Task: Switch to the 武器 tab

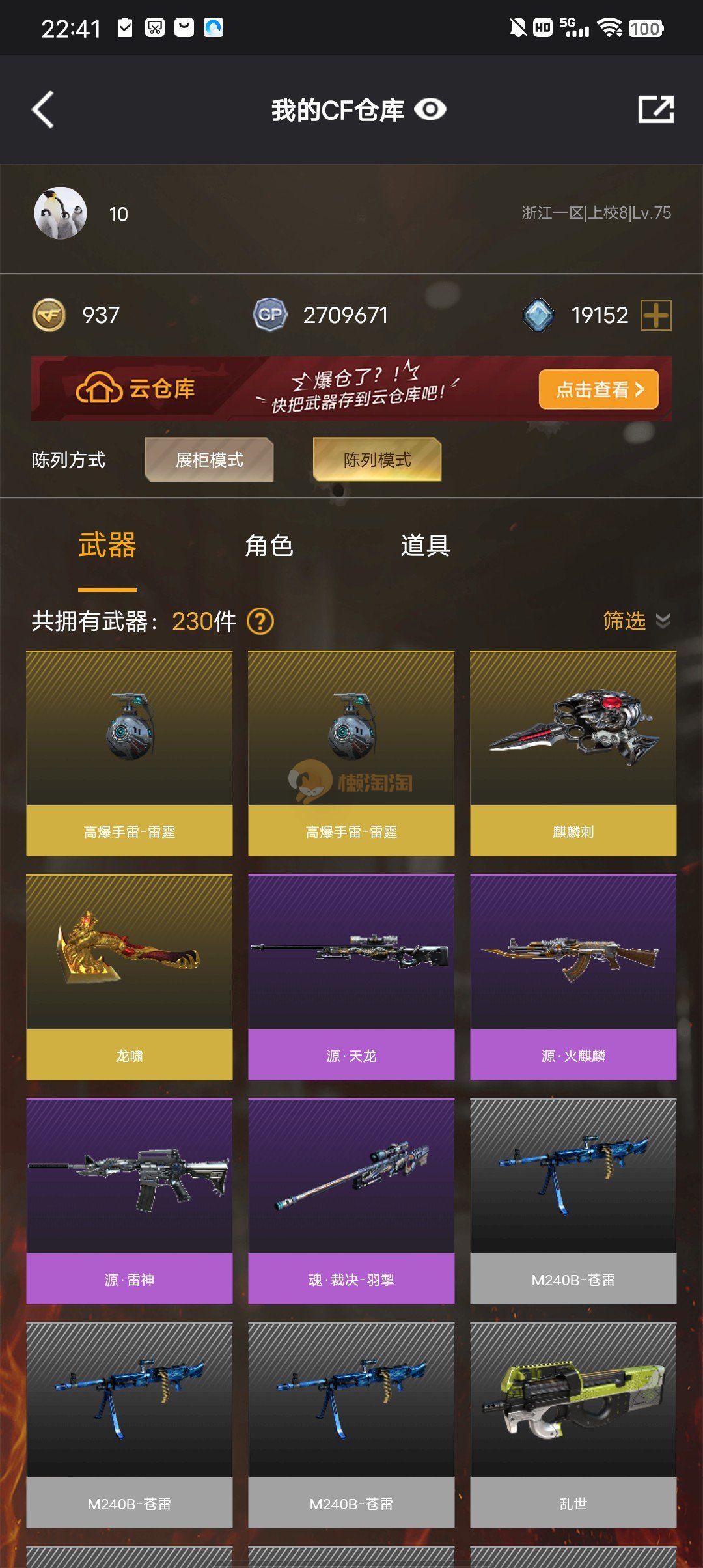Action: click(107, 546)
